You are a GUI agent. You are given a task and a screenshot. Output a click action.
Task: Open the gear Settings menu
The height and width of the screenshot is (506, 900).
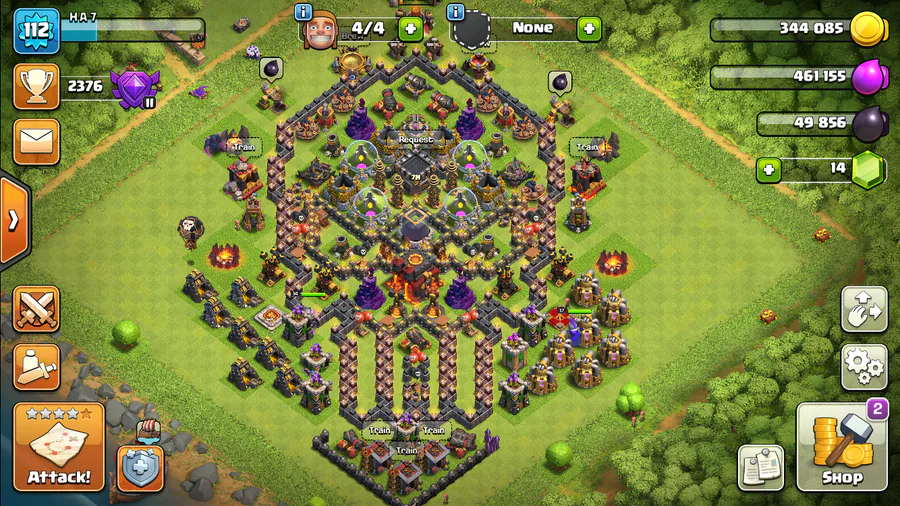[864, 367]
